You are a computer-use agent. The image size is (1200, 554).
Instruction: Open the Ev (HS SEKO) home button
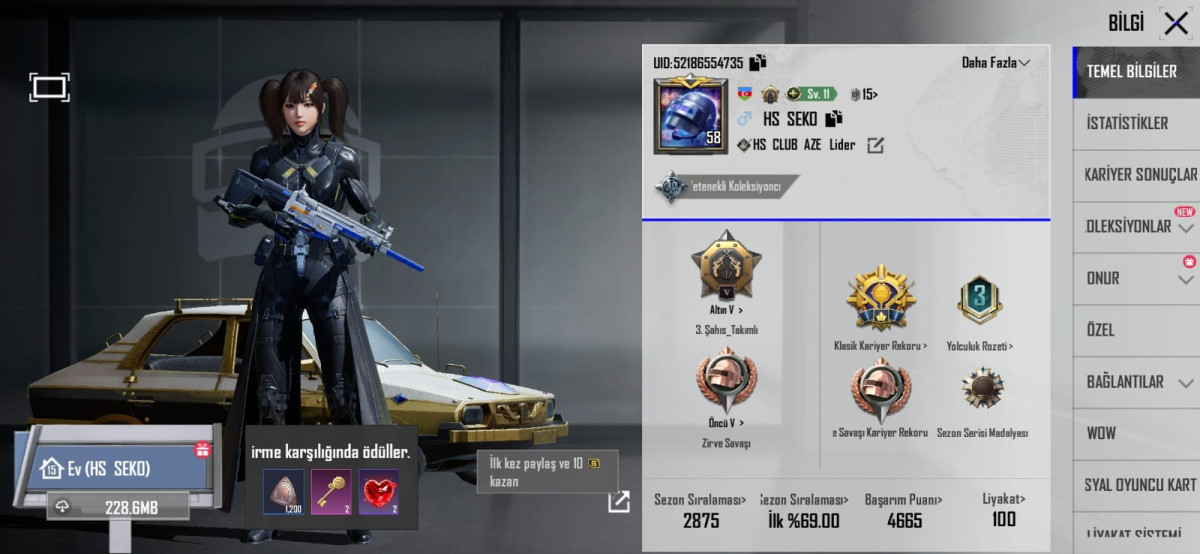point(110,468)
